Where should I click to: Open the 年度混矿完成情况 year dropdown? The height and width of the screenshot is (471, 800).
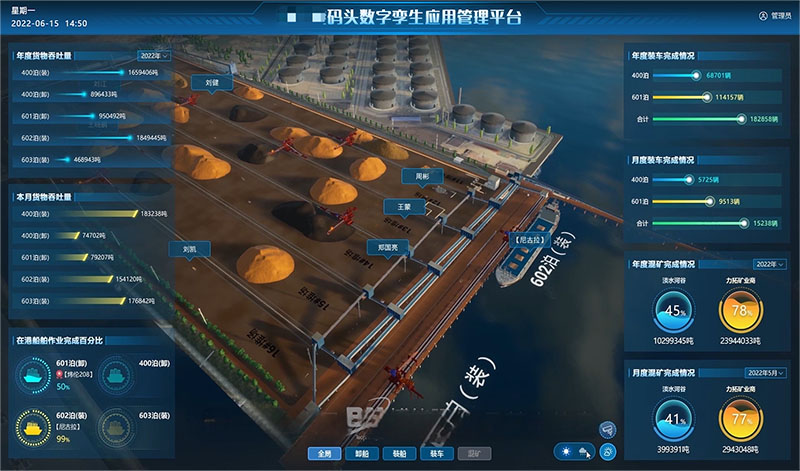(767, 264)
